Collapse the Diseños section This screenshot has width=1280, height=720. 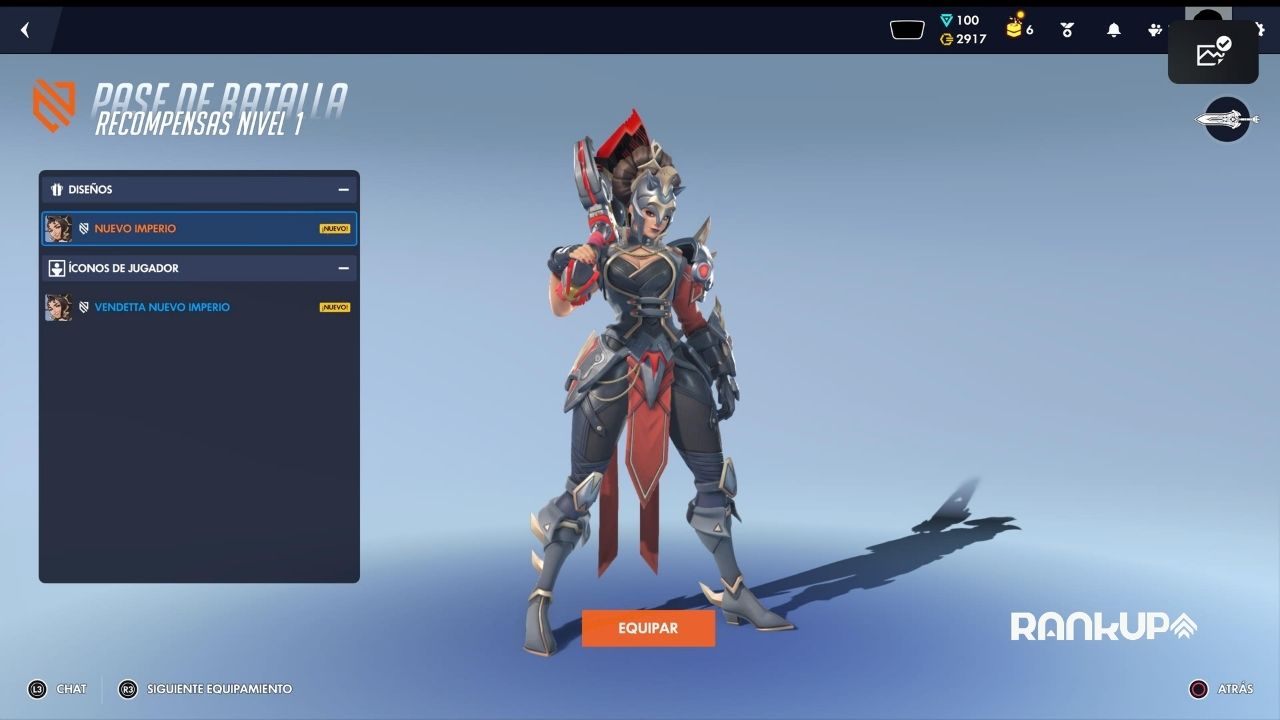pyautogui.click(x=343, y=189)
